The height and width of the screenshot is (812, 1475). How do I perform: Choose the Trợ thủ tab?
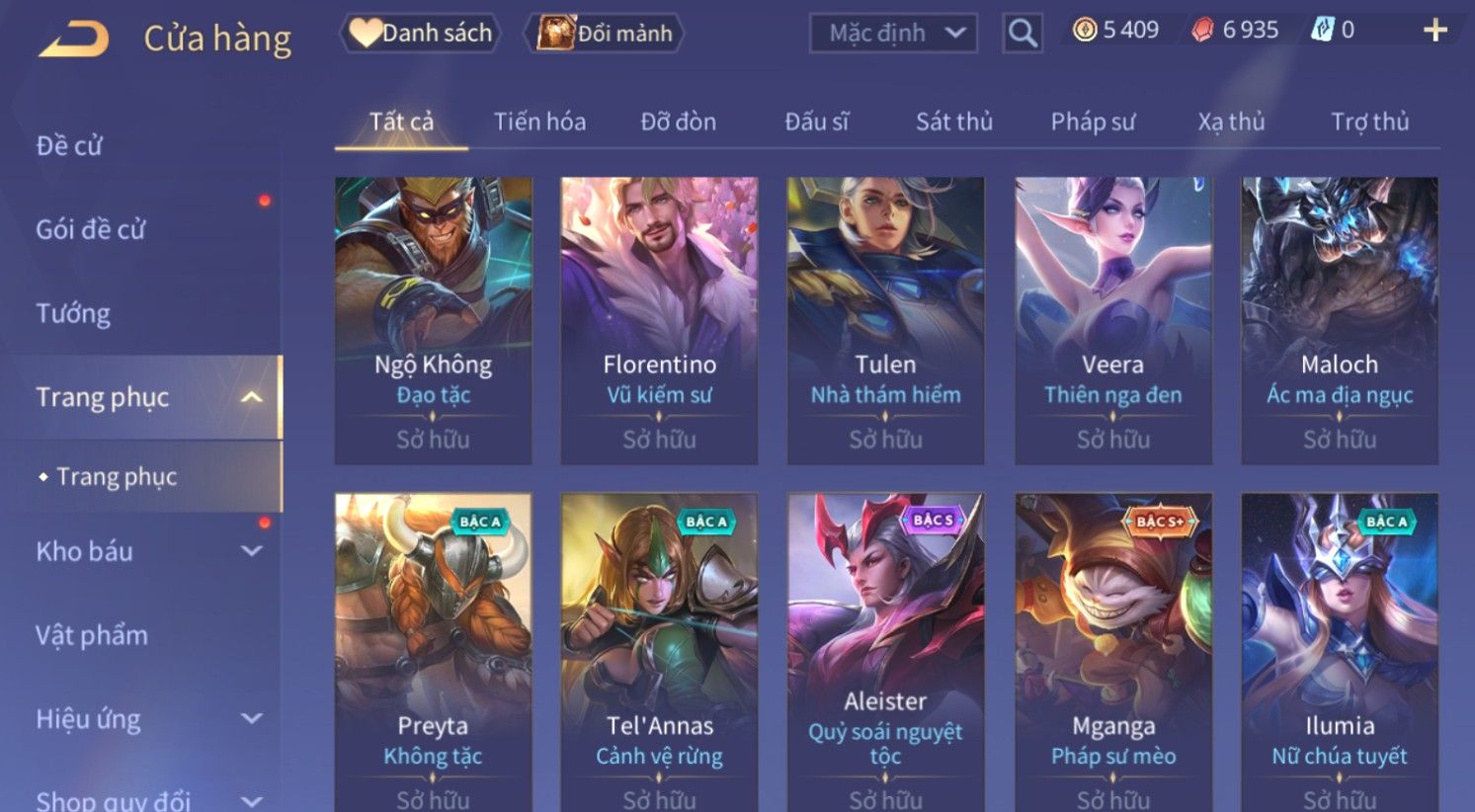(1369, 122)
